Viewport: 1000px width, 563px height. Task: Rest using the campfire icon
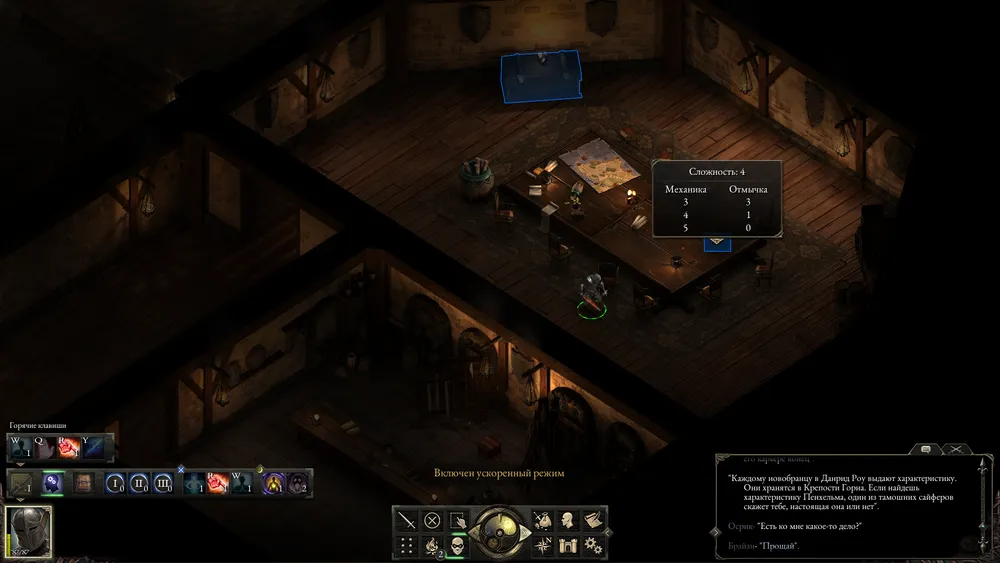click(x=432, y=545)
